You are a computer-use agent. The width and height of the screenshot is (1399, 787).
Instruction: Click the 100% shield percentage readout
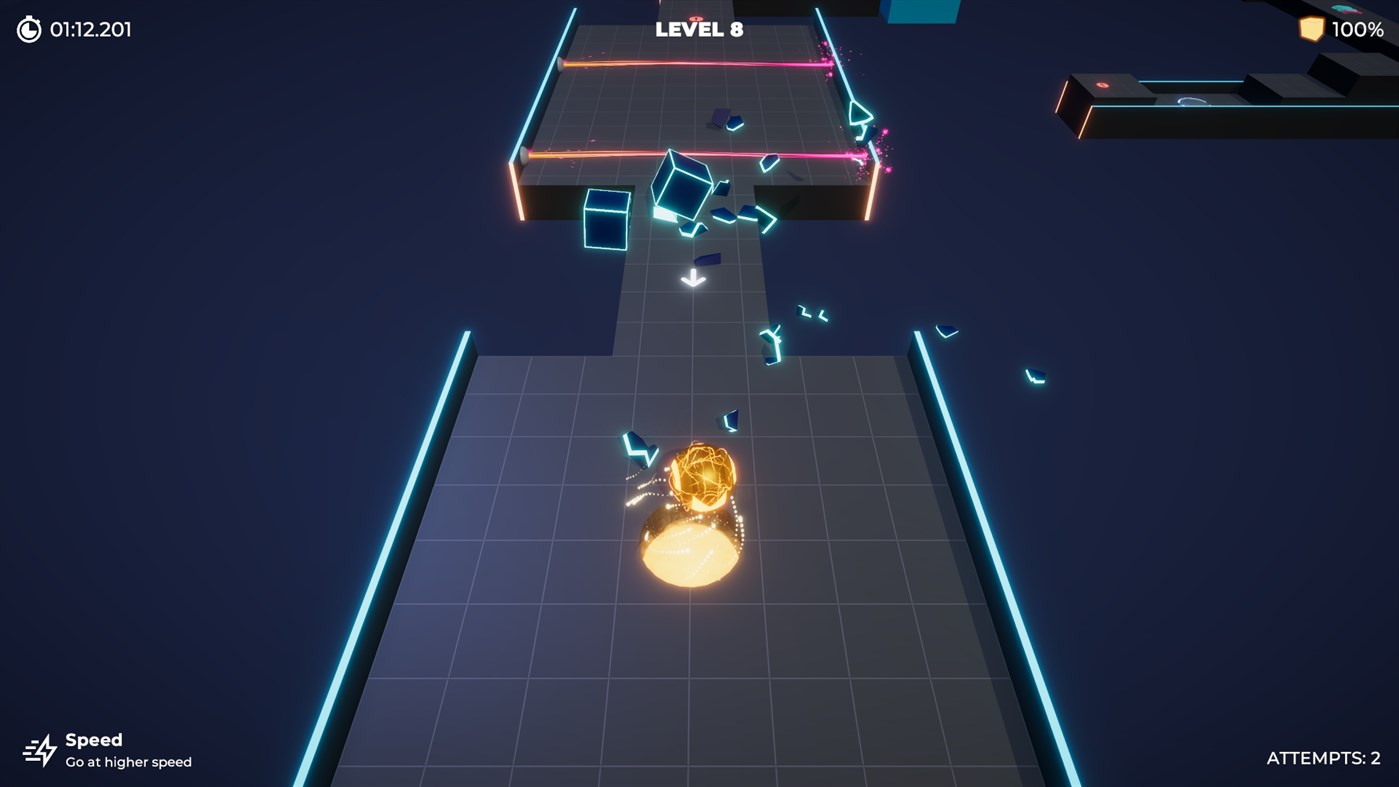pos(1360,28)
